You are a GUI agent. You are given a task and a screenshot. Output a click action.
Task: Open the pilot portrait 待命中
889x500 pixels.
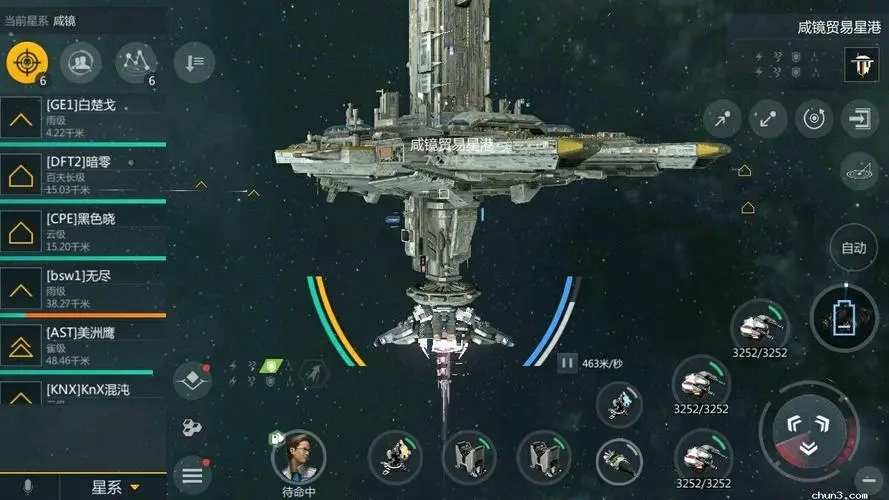pyautogui.click(x=298, y=458)
